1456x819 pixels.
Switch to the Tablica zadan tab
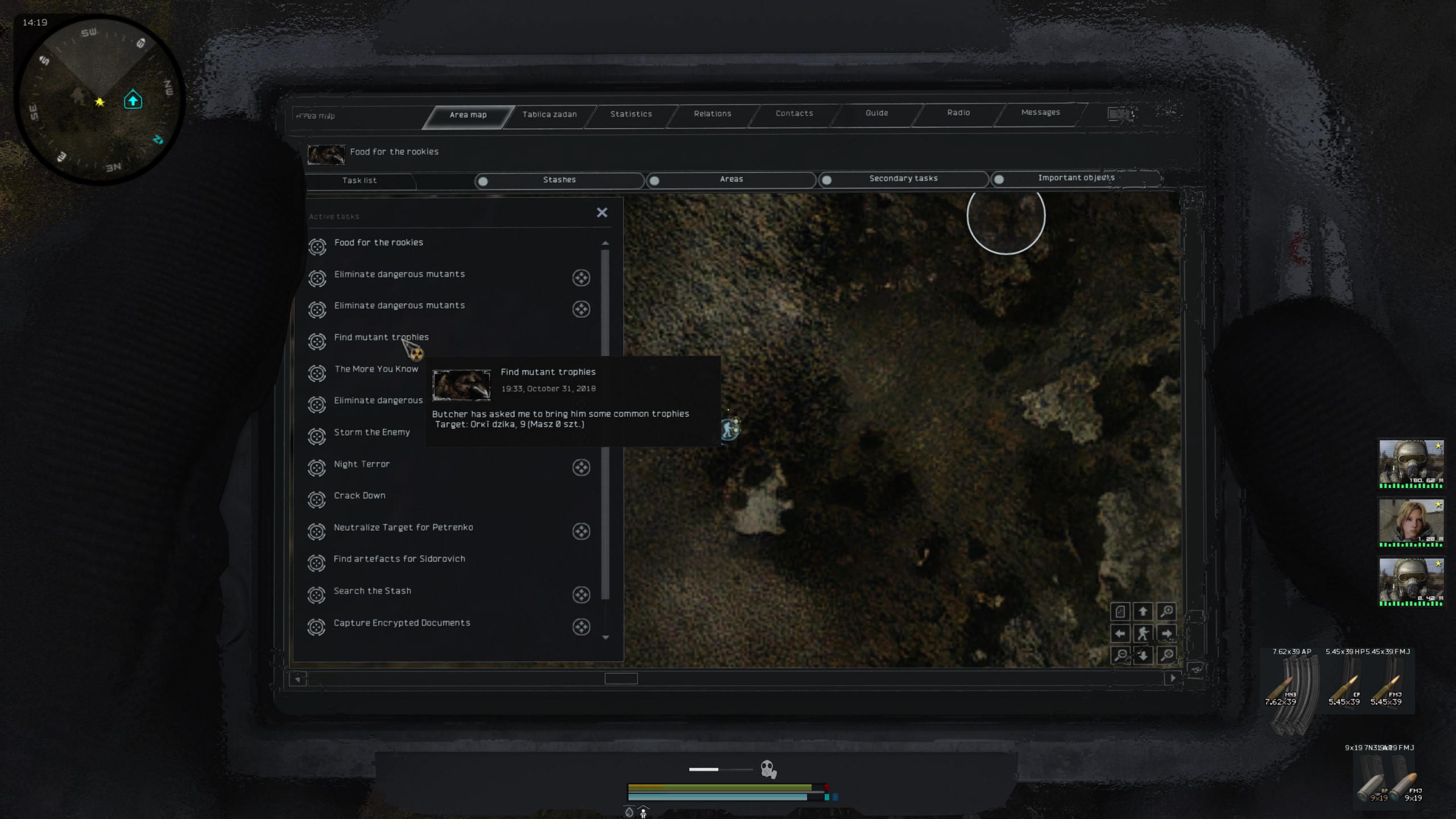click(x=549, y=114)
